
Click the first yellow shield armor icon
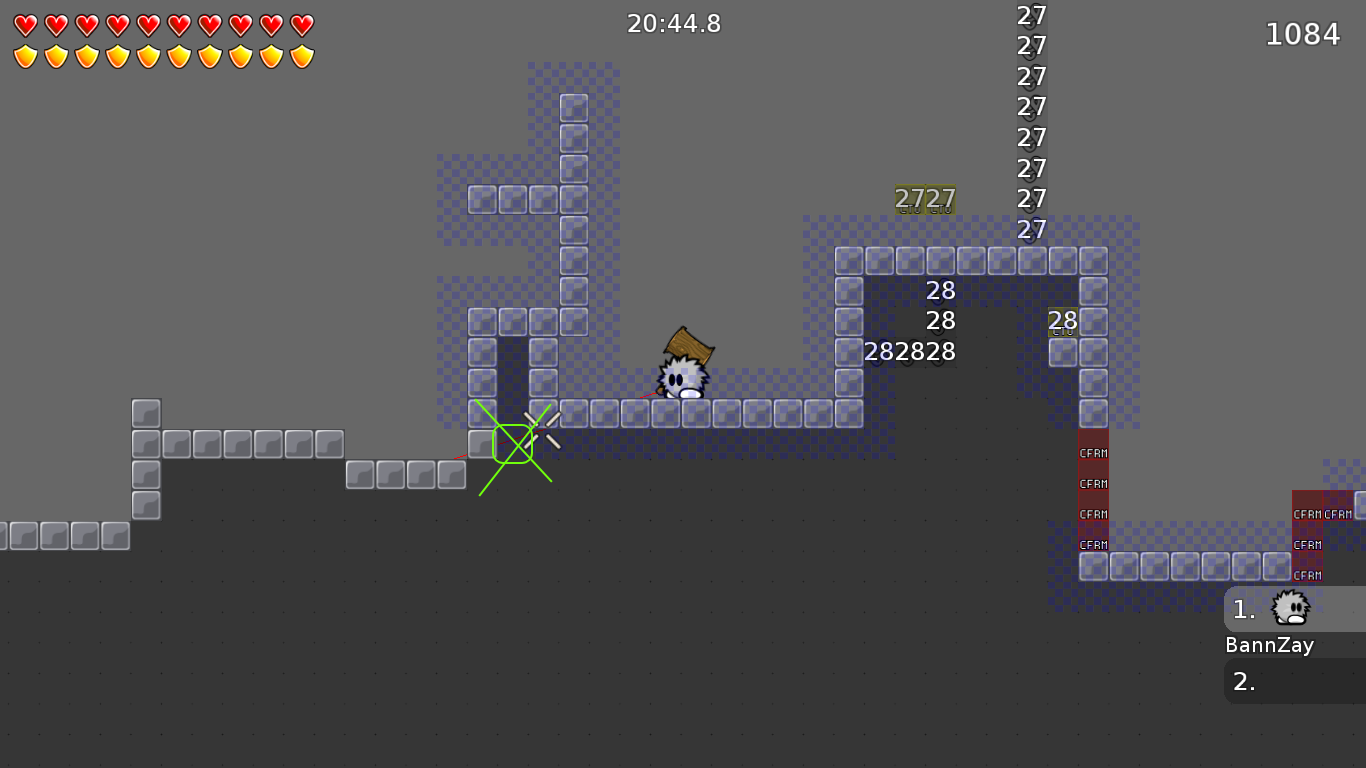[24, 54]
